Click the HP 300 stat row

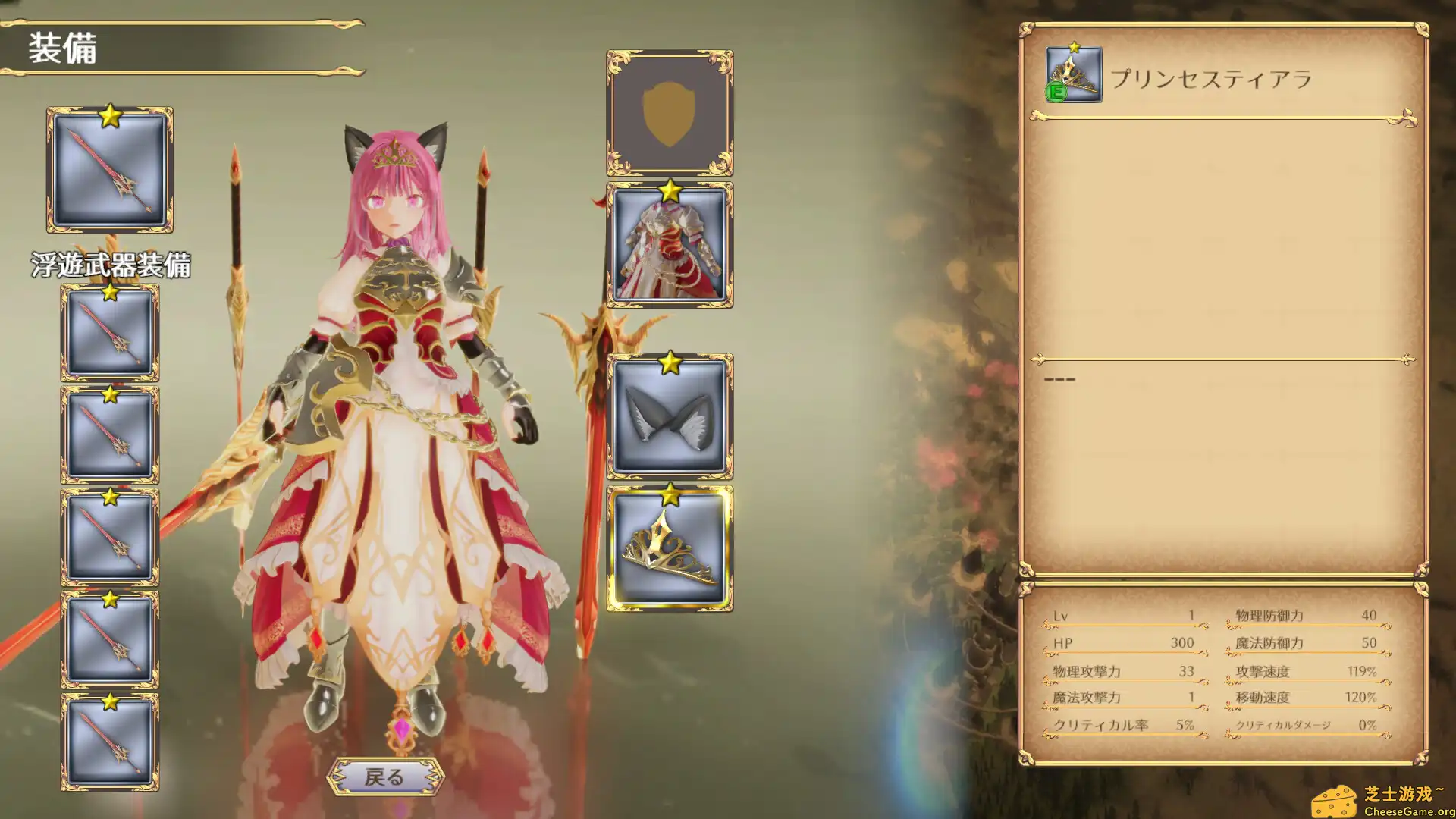point(1122,643)
